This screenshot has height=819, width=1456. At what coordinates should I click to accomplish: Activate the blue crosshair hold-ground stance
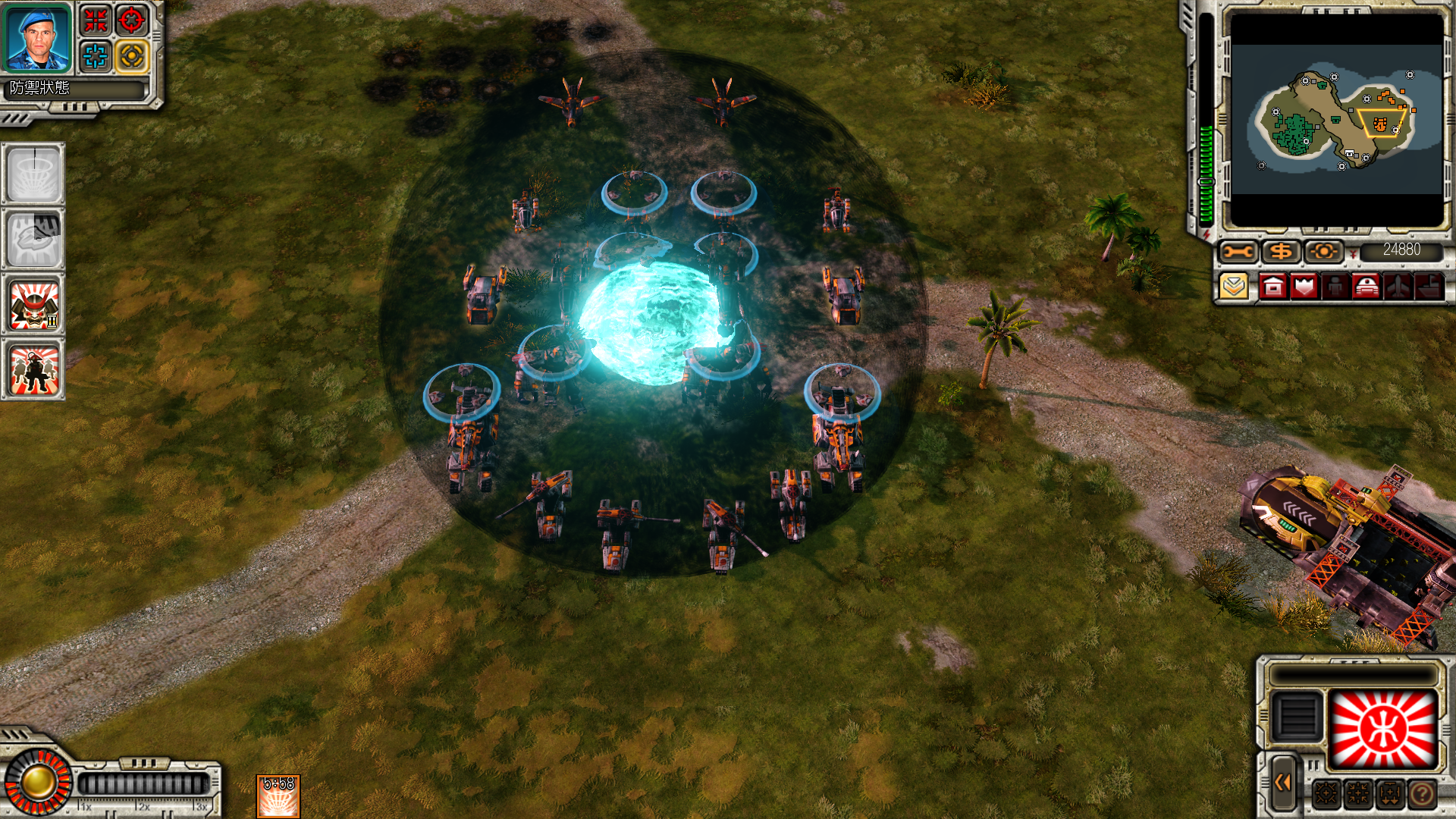coord(96,56)
